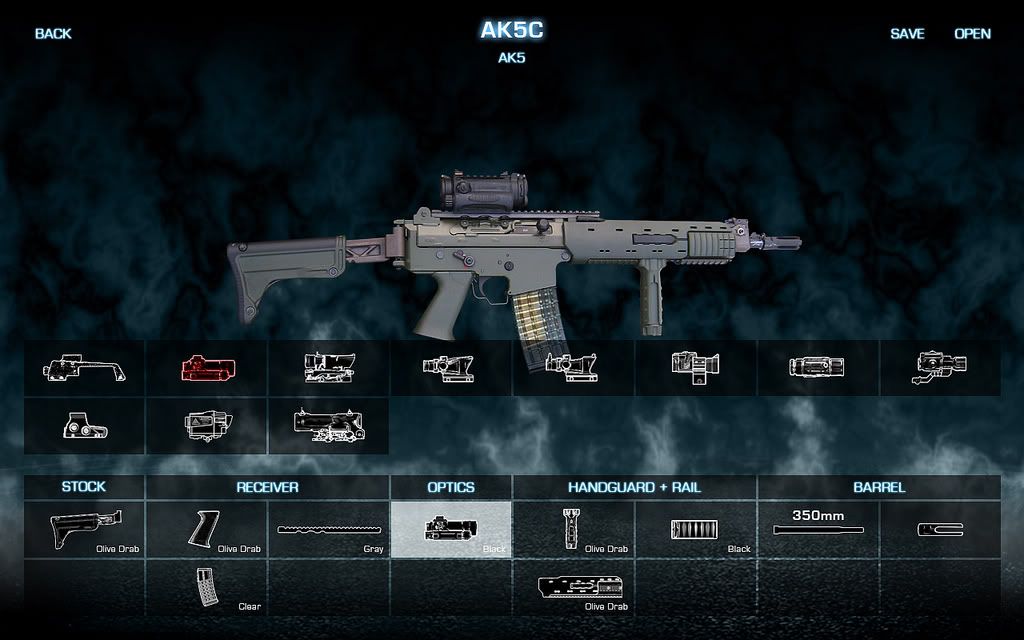Screen dimensions: 1024x640
Task: Click the highlighted black optics slot
Action: tap(451, 529)
